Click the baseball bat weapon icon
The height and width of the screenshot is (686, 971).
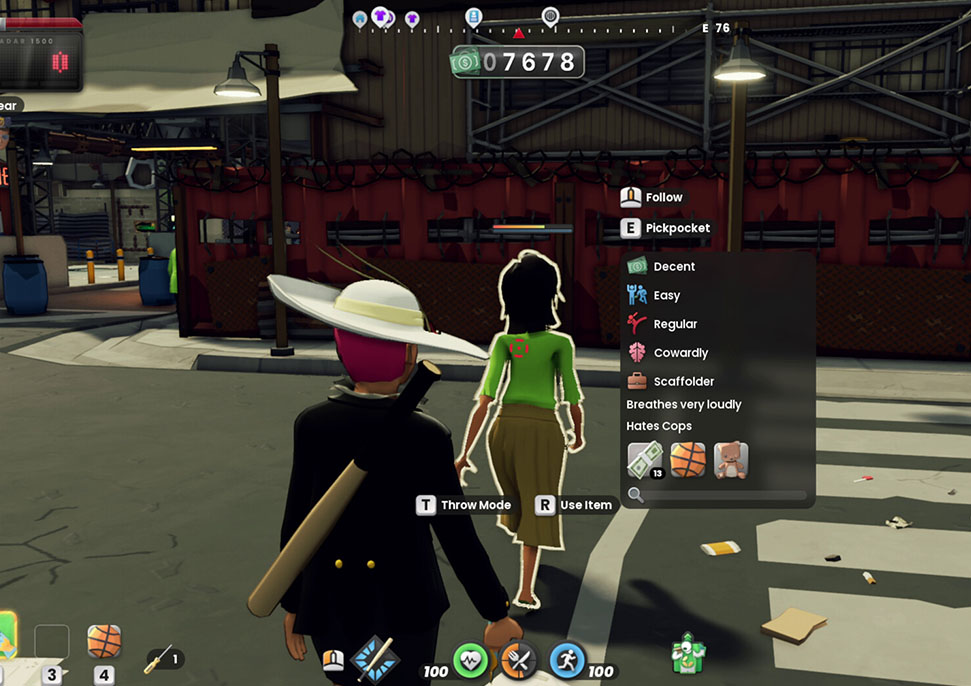pyautogui.click(x=376, y=658)
